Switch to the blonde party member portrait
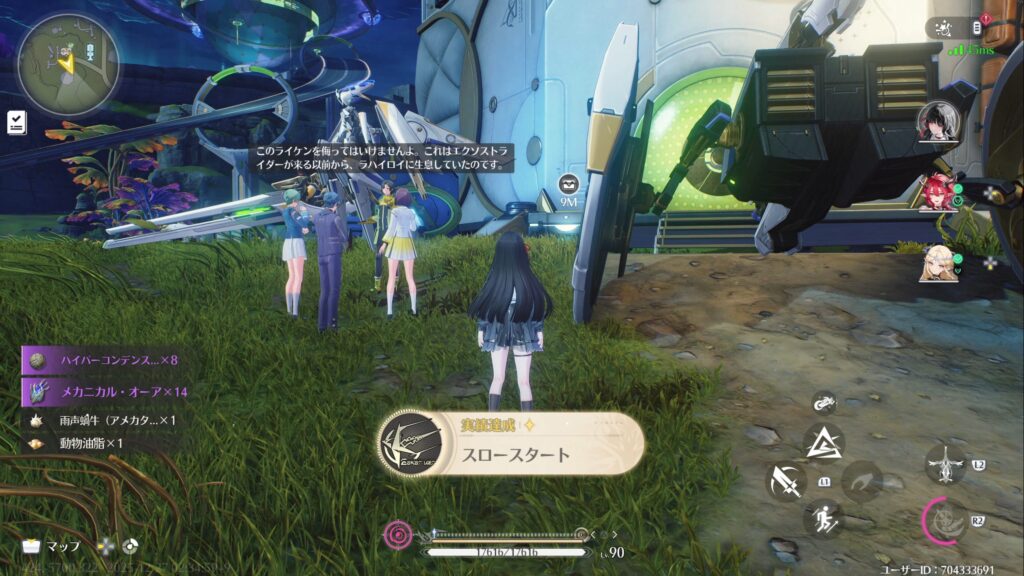 tap(938, 263)
